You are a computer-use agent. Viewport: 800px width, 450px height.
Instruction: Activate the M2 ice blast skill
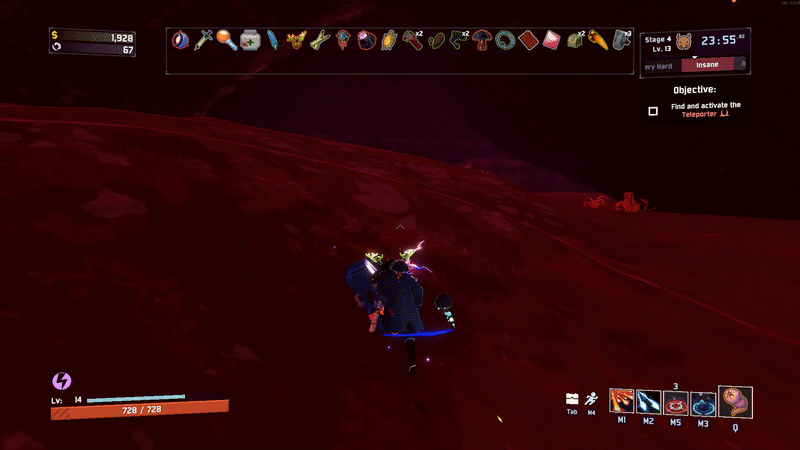[648, 402]
